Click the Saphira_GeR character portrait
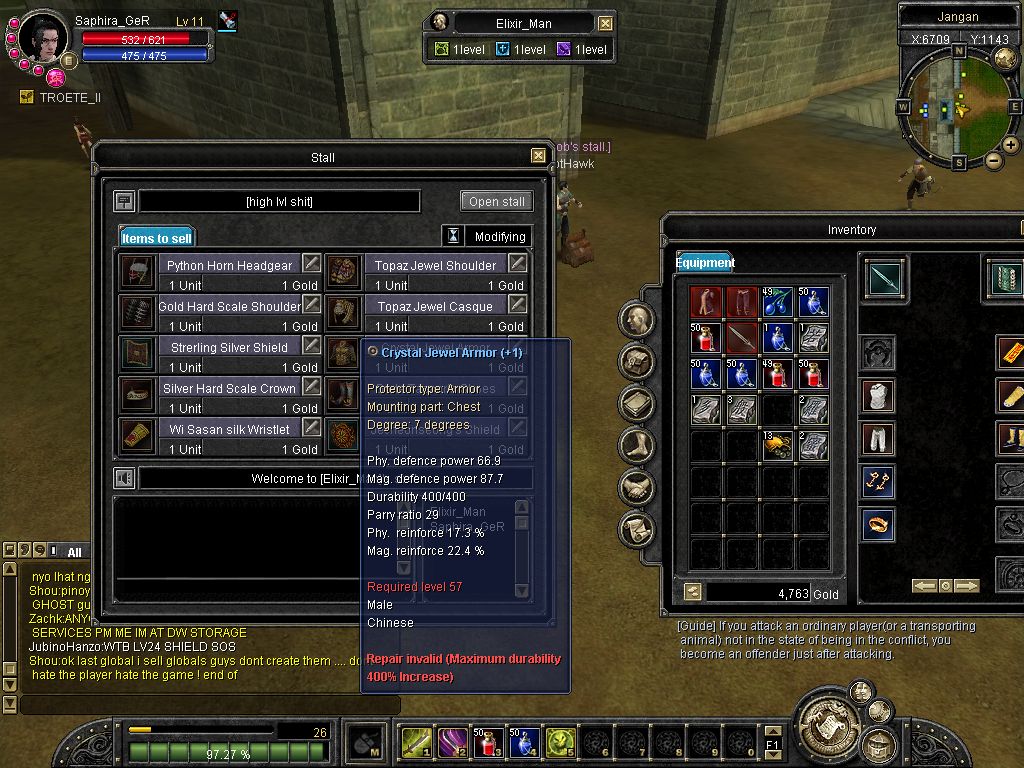 tap(43, 38)
